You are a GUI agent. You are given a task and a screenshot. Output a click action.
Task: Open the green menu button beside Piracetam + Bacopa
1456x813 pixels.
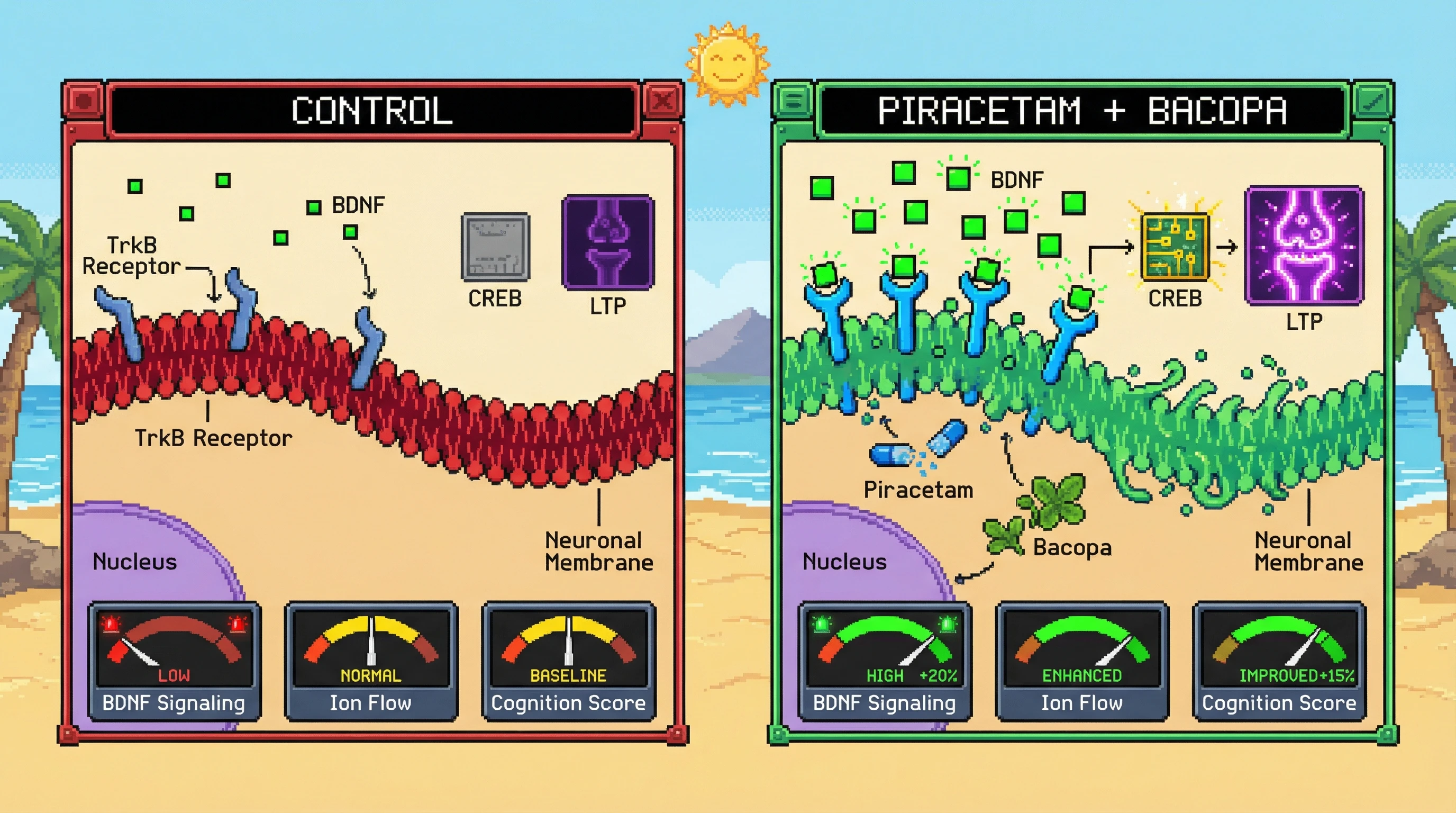[x=794, y=101]
